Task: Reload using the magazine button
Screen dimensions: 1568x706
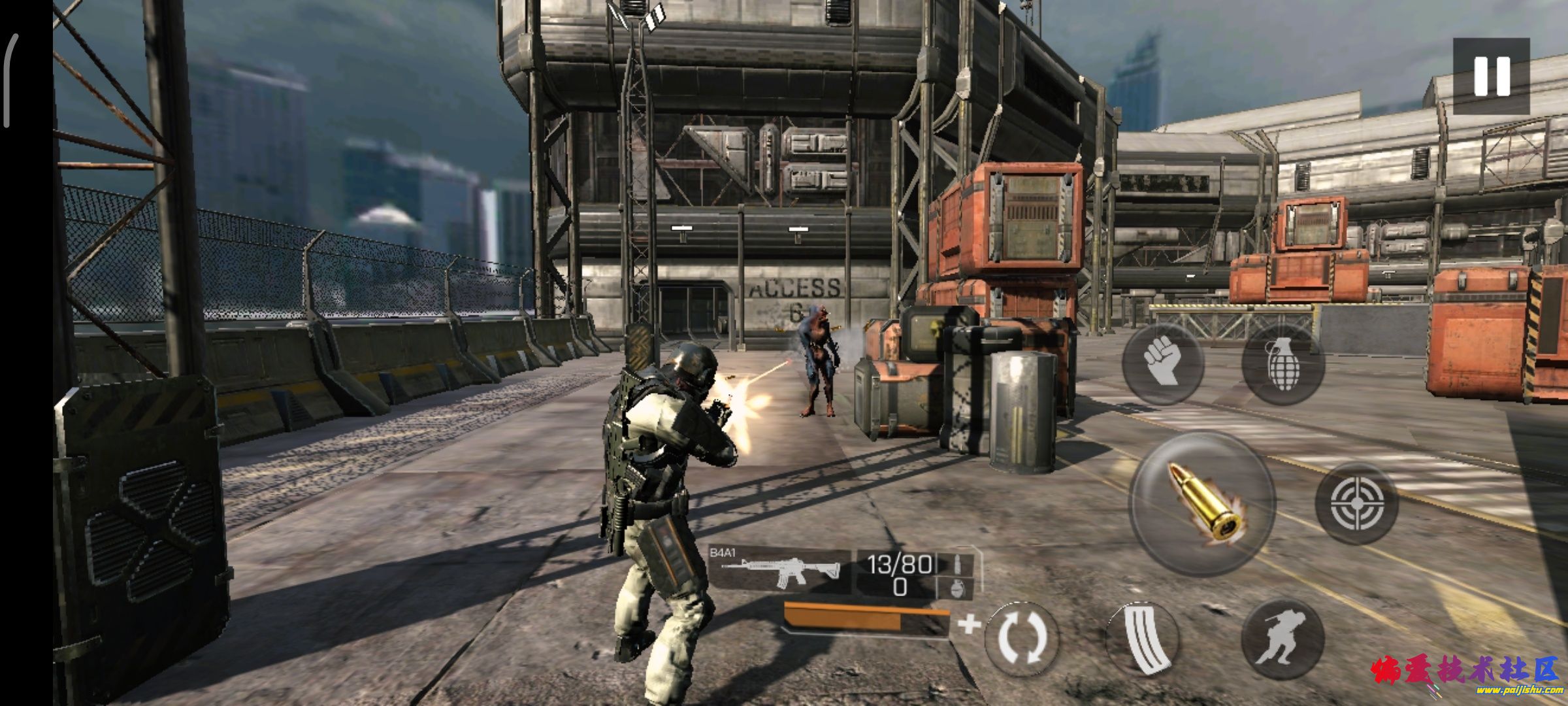Action: pyautogui.click(x=1143, y=639)
